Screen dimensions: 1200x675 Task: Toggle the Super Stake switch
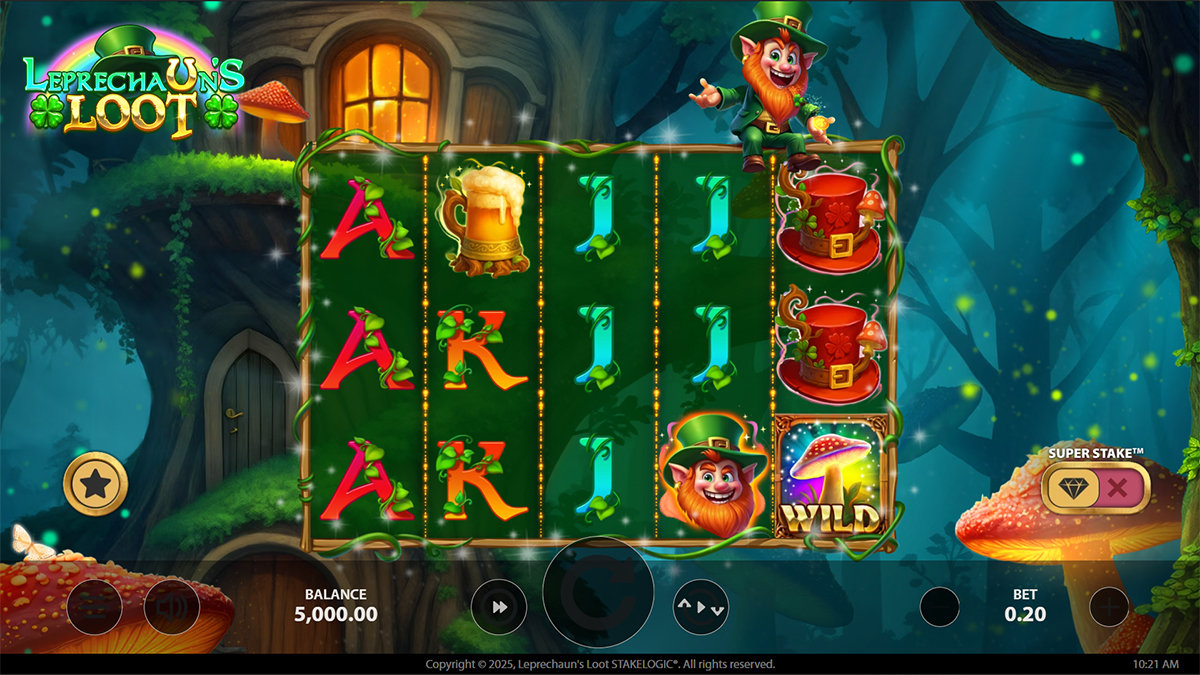[1095, 489]
